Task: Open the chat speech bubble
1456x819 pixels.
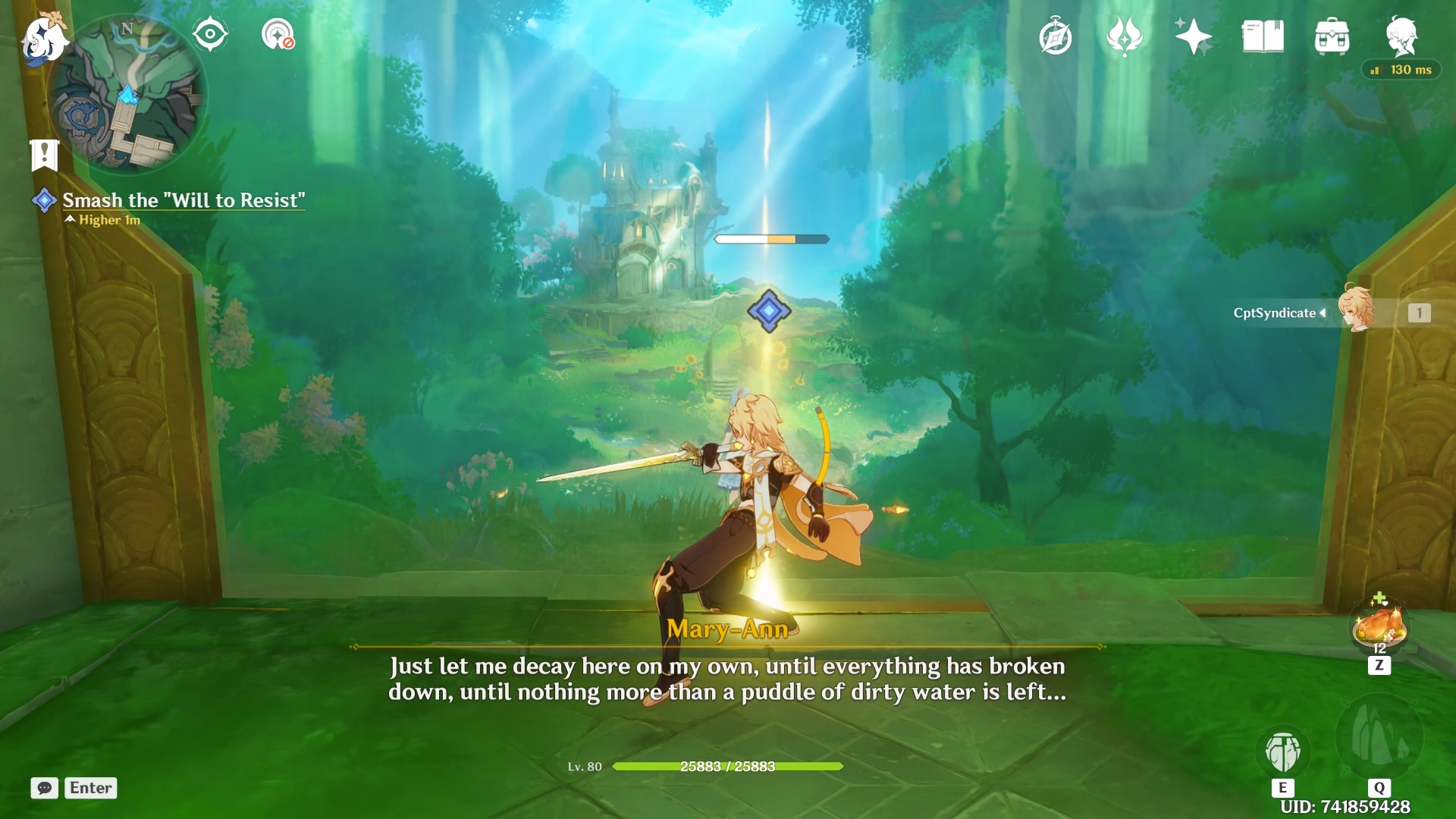Action: pos(45,788)
